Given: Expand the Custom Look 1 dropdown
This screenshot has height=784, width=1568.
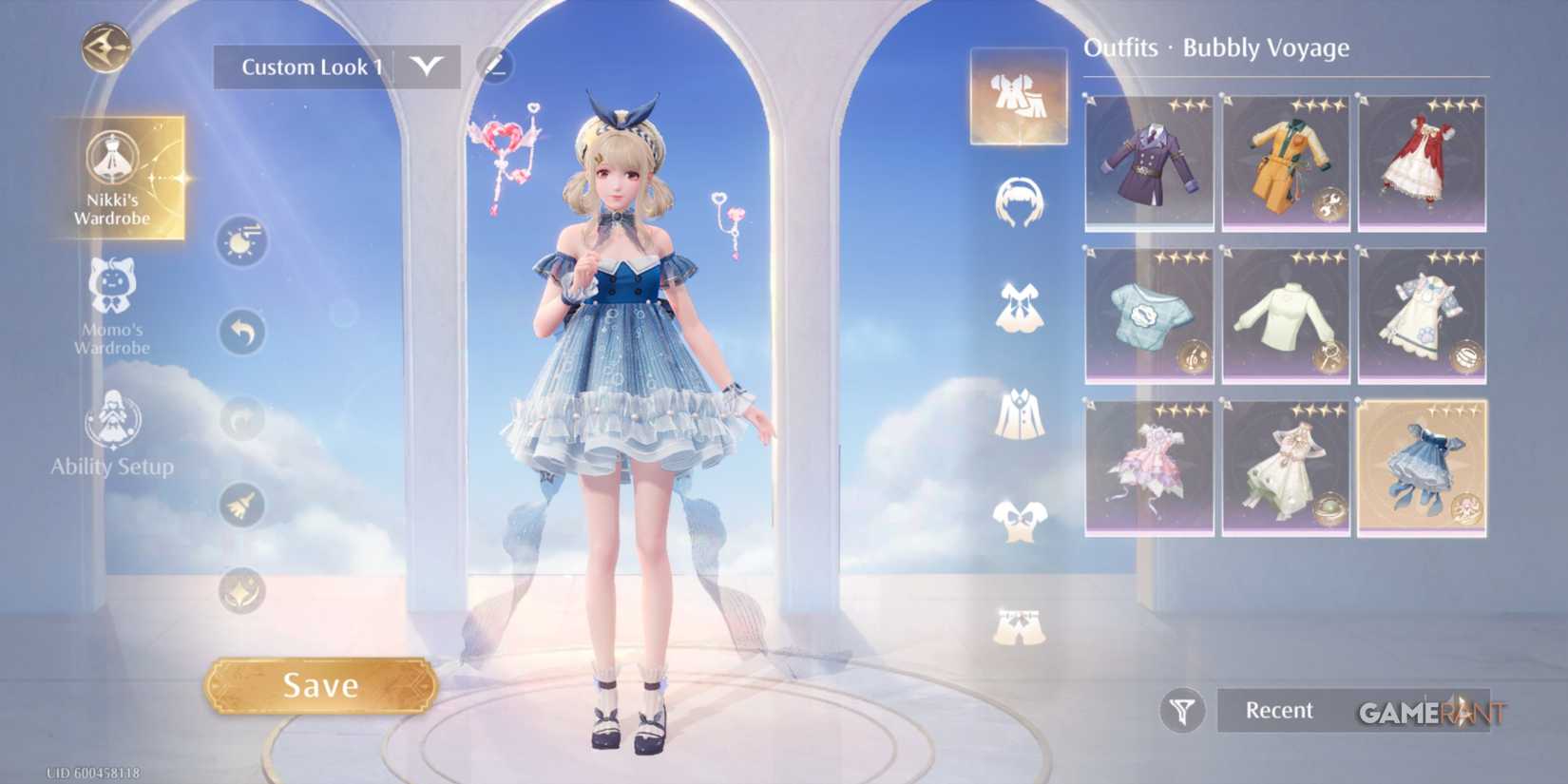Looking at the screenshot, I should click(427, 67).
